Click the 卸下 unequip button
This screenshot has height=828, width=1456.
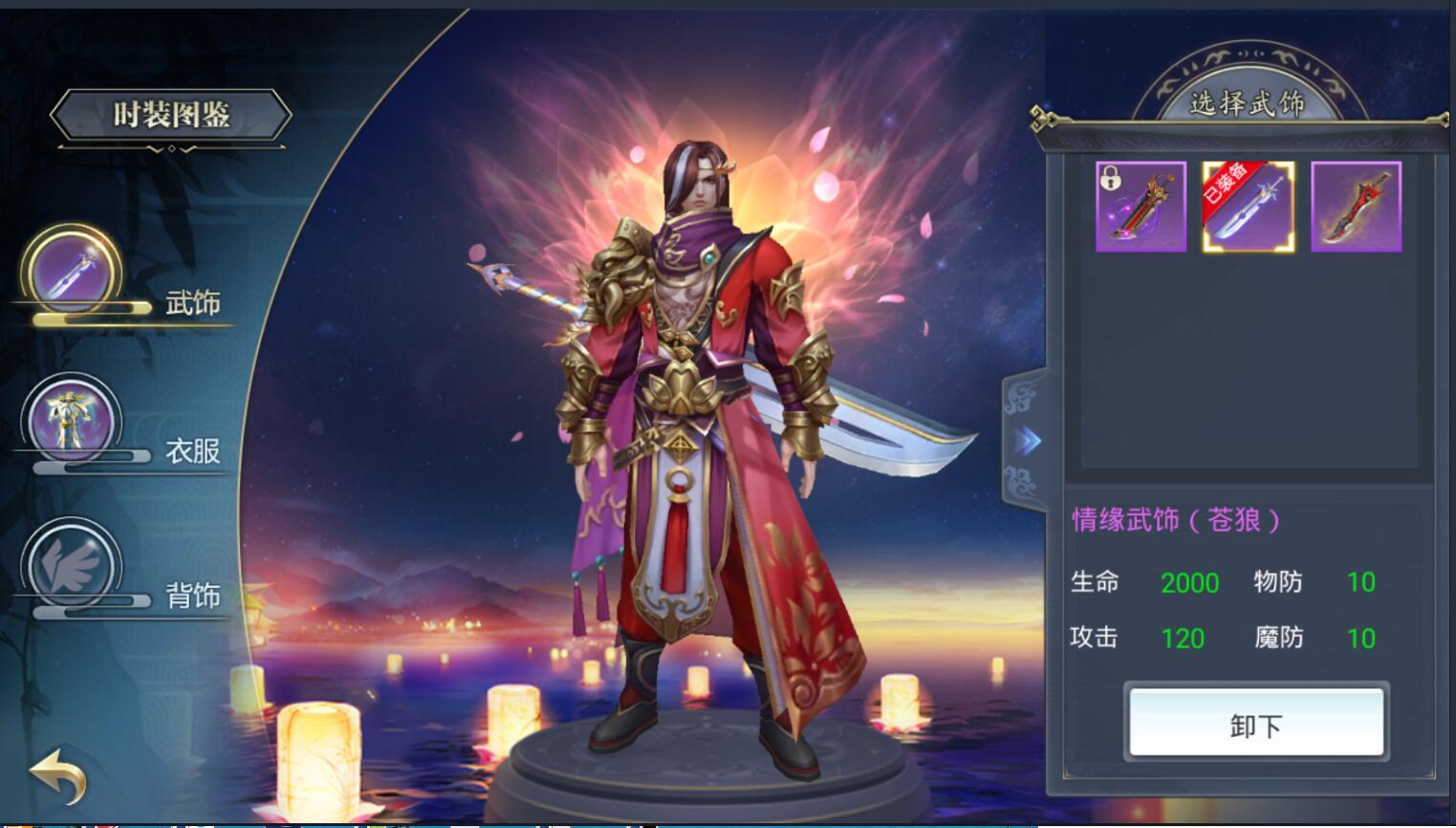(x=1256, y=724)
